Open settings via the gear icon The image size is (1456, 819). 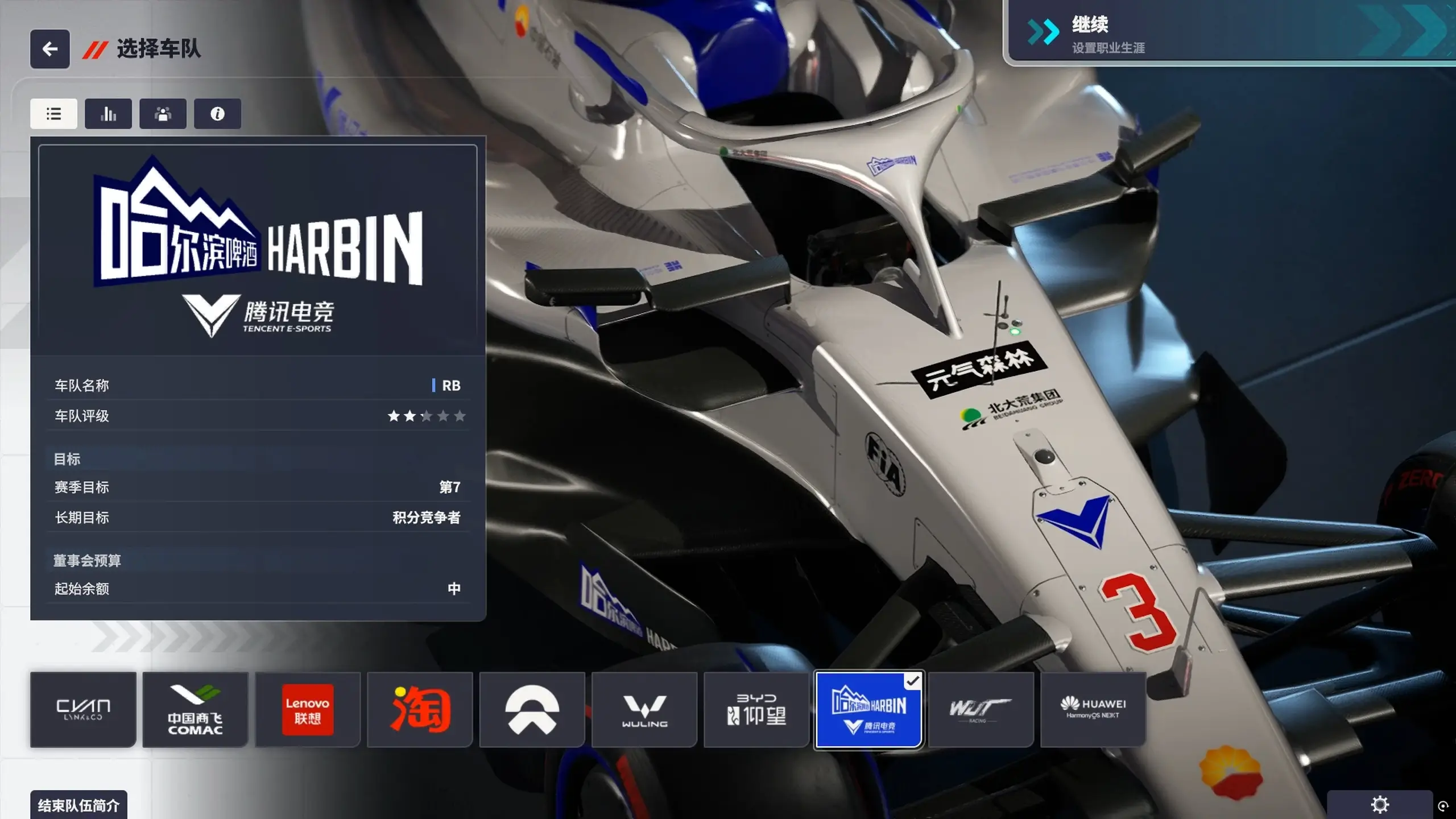pyautogui.click(x=1380, y=804)
